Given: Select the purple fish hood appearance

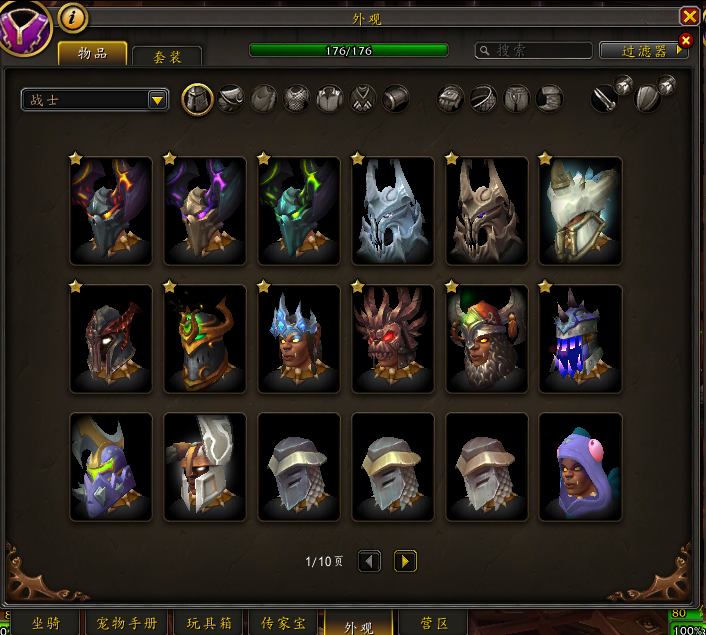Looking at the screenshot, I should (581, 467).
